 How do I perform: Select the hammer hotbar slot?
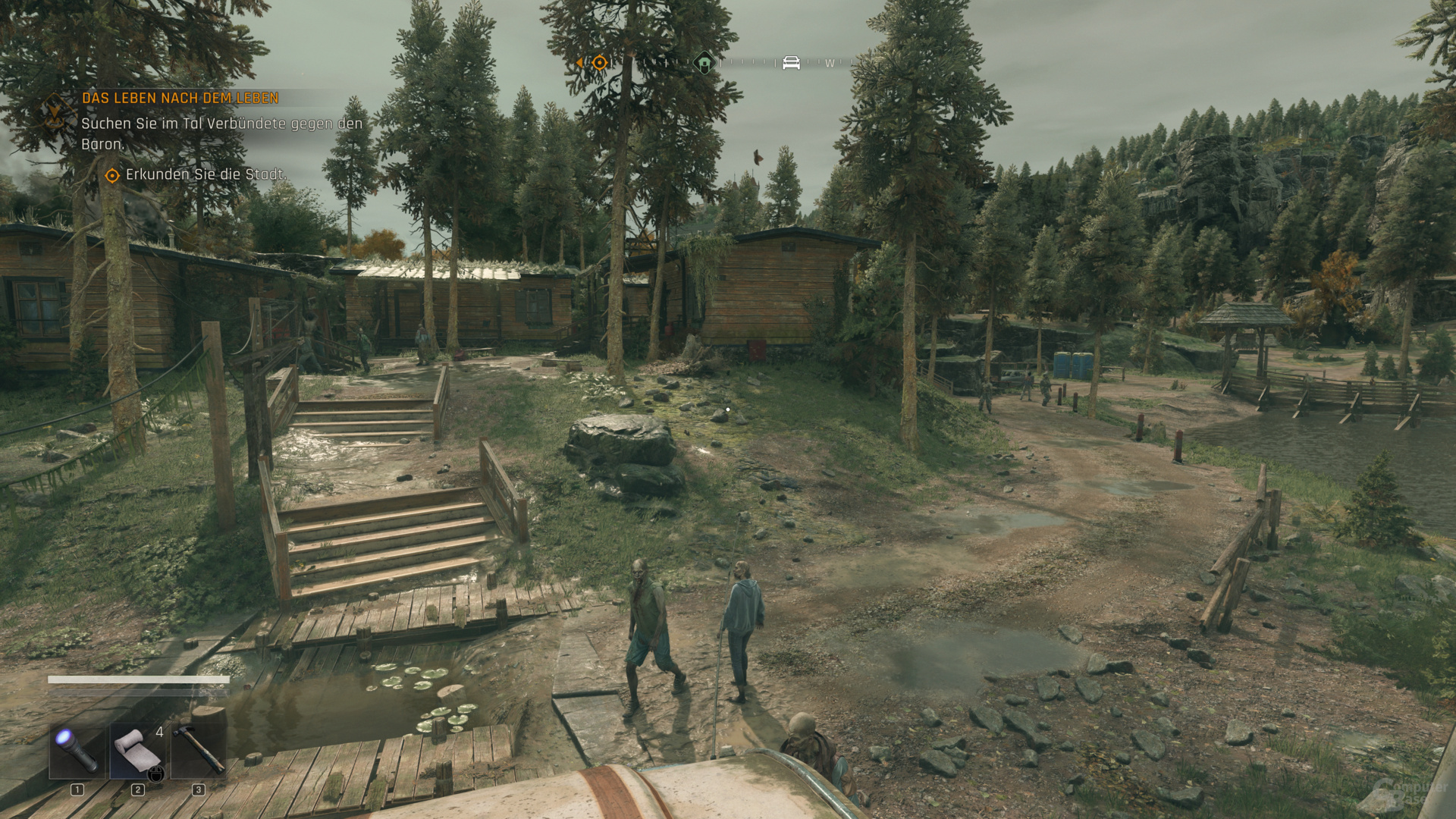click(199, 751)
